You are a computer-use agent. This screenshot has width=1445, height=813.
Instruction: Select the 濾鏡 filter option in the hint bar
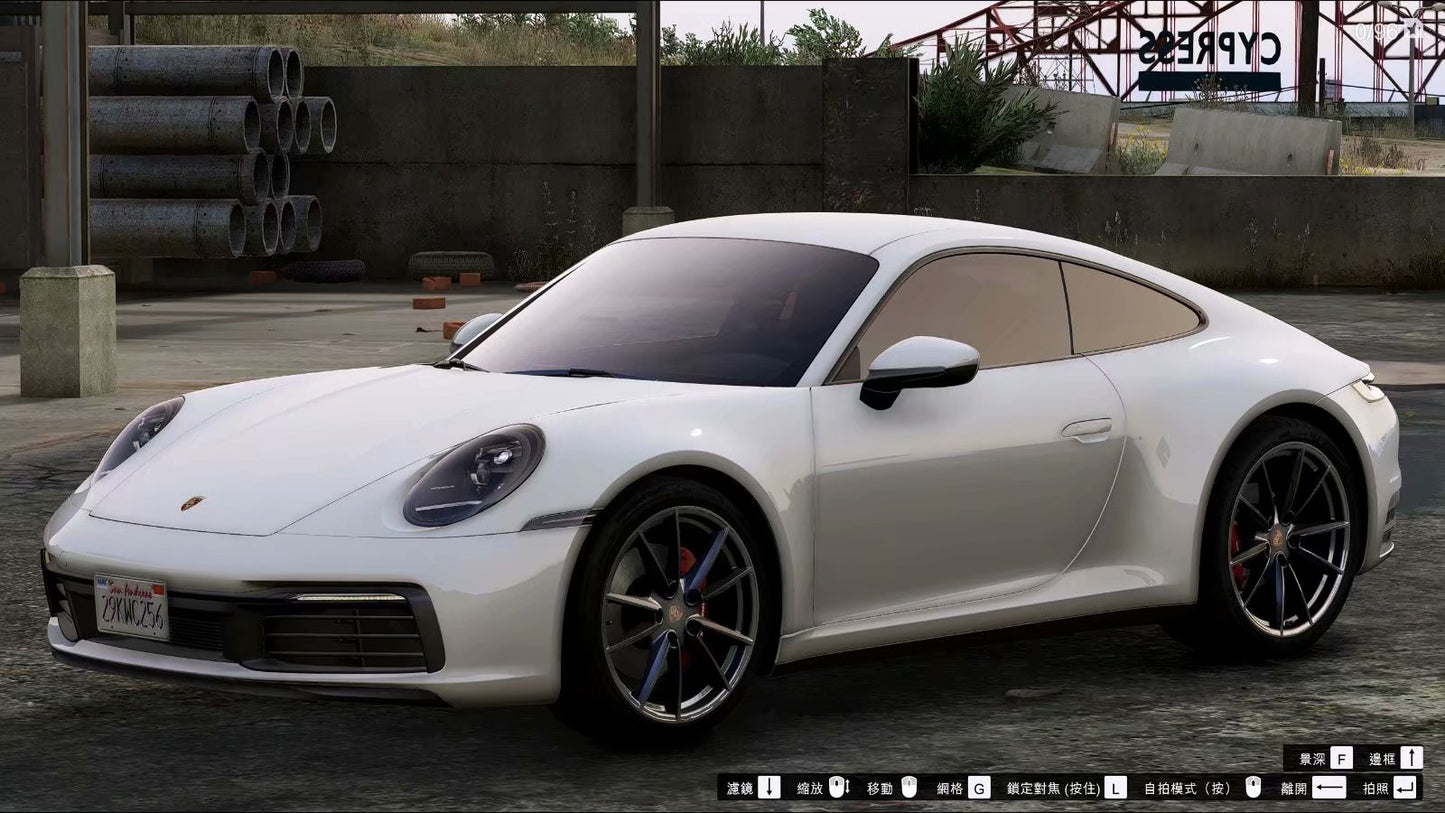(740, 786)
